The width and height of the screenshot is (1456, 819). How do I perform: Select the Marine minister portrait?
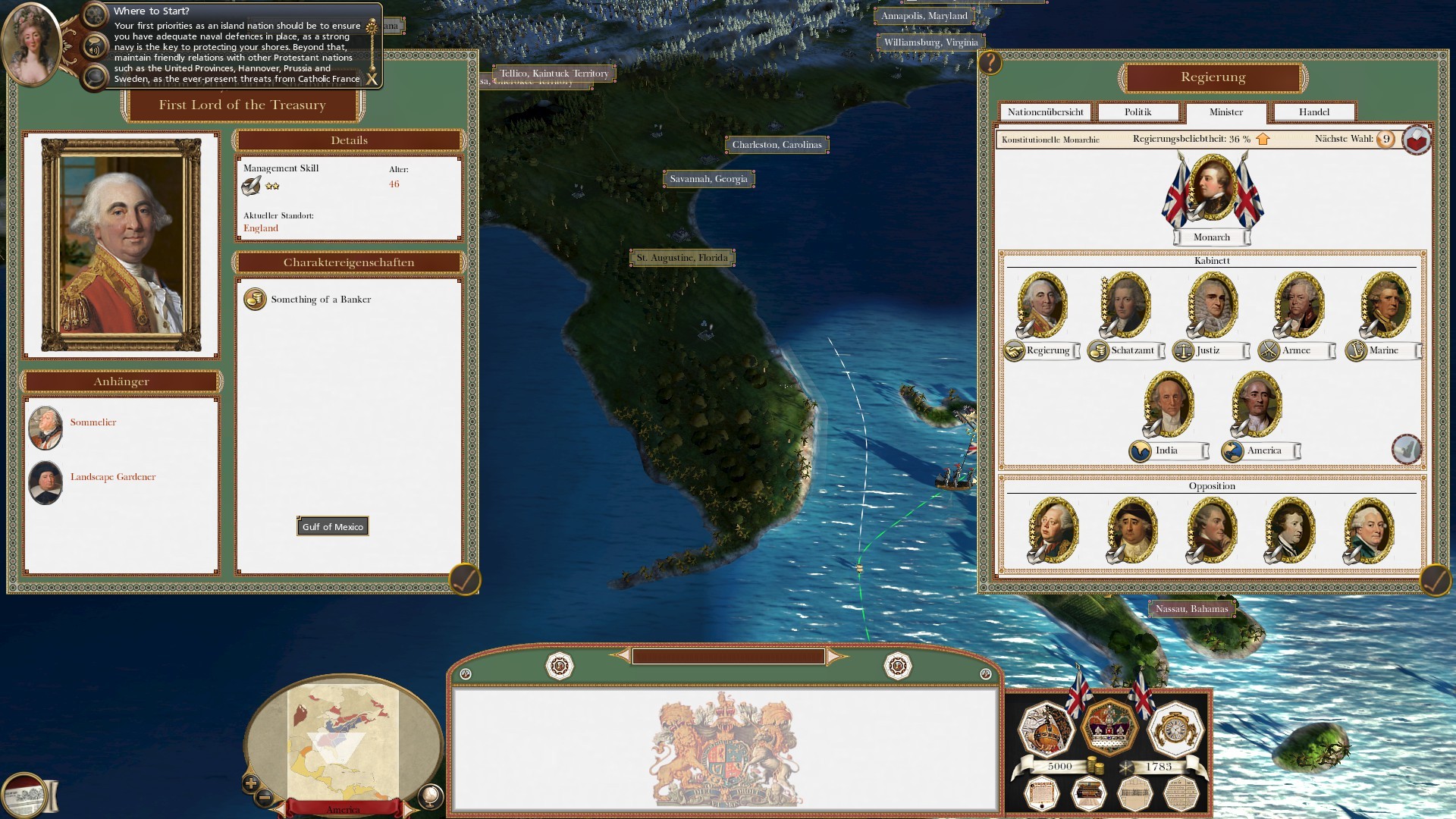coord(1385,305)
